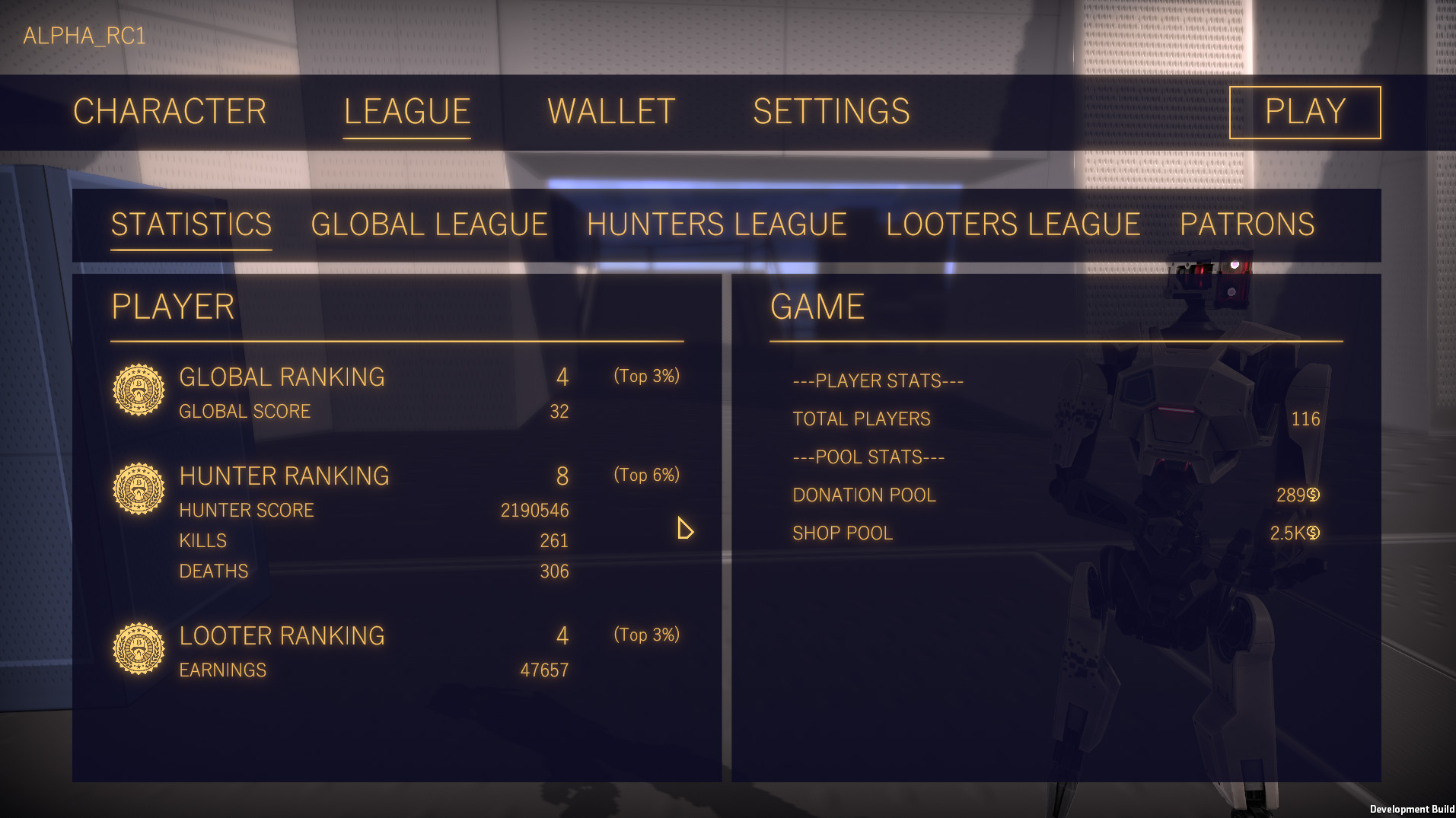Select the League menu tab
This screenshot has width=1456, height=818.
click(x=406, y=112)
